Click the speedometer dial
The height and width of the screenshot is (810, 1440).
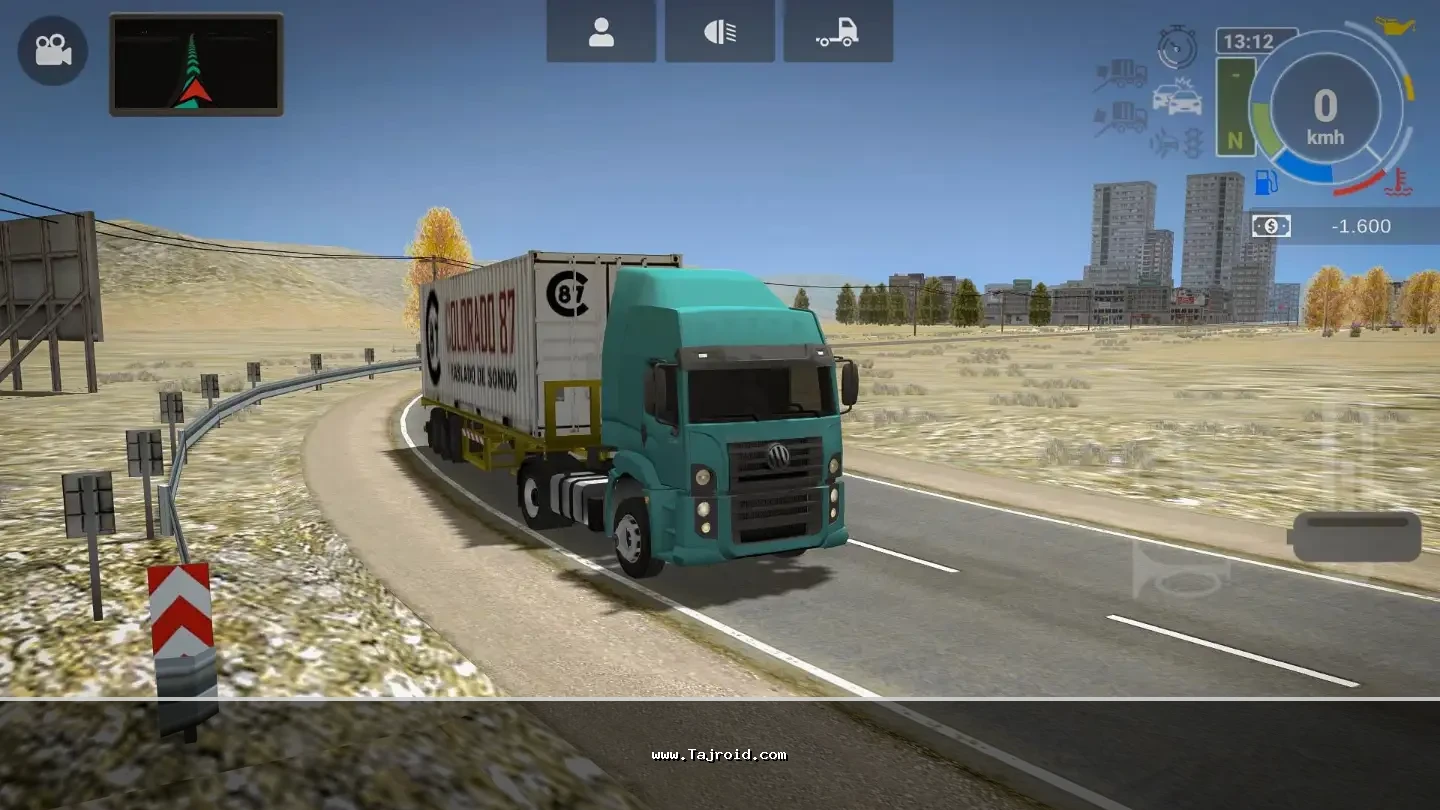pos(1325,110)
